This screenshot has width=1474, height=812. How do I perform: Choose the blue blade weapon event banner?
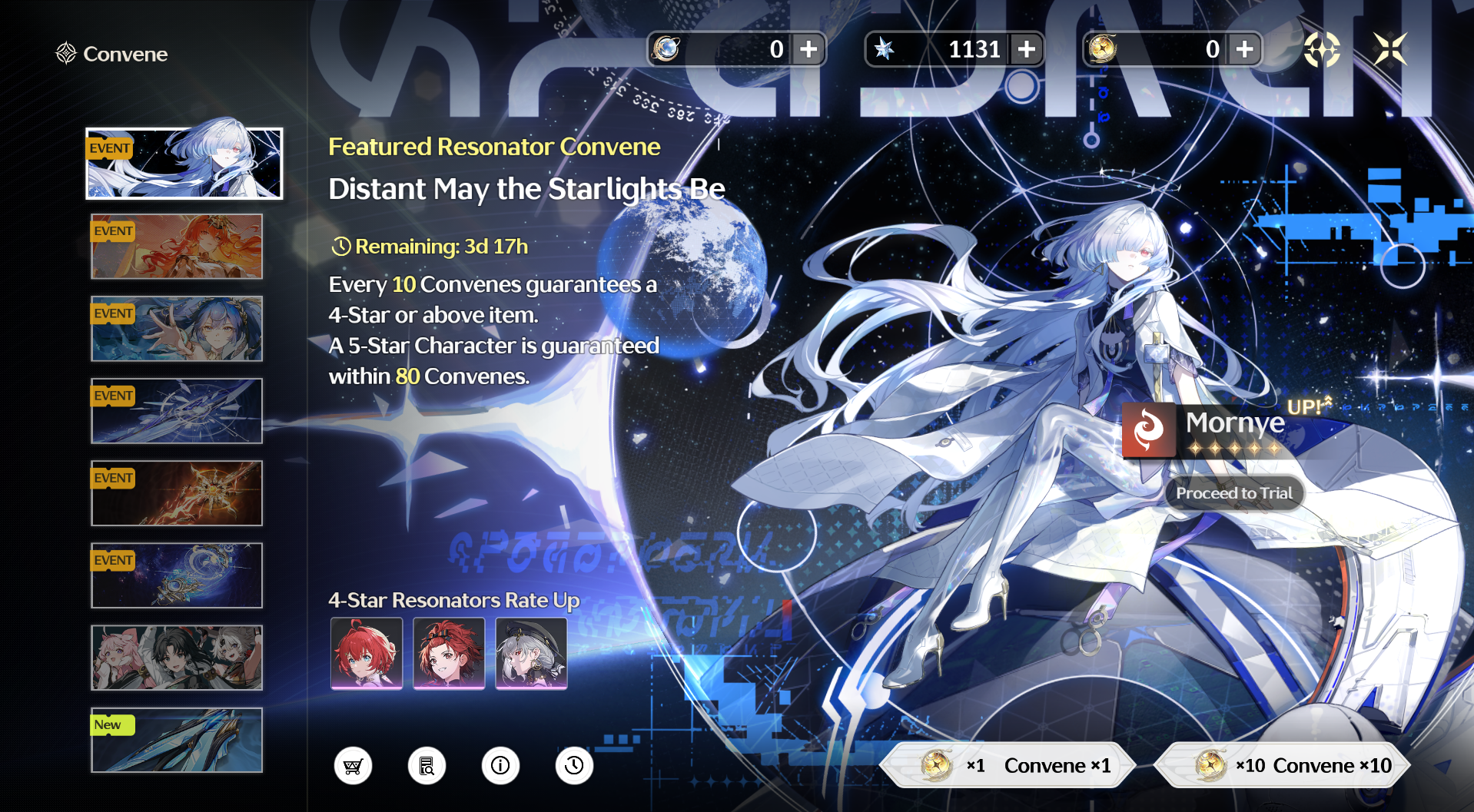click(177, 411)
